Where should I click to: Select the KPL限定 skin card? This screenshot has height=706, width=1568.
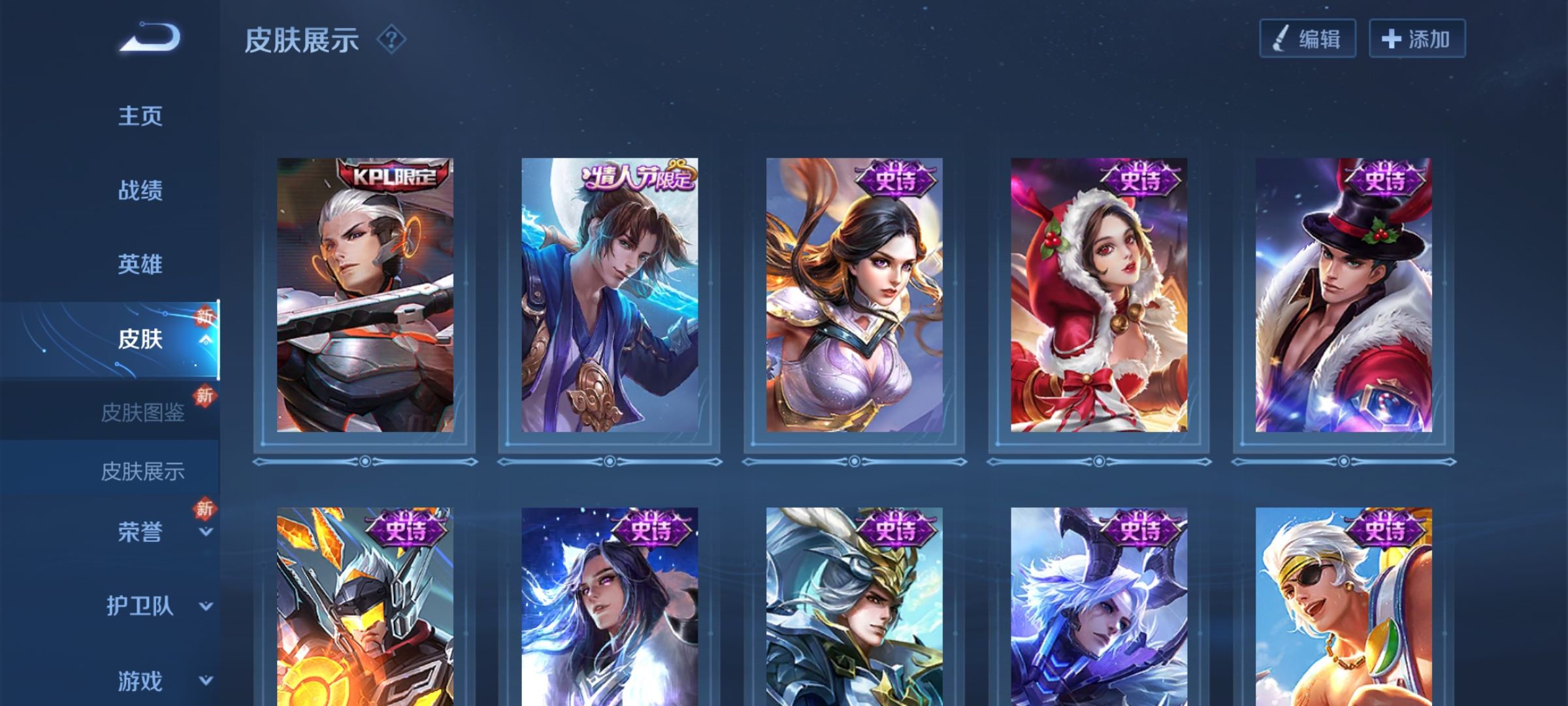pos(365,295)
